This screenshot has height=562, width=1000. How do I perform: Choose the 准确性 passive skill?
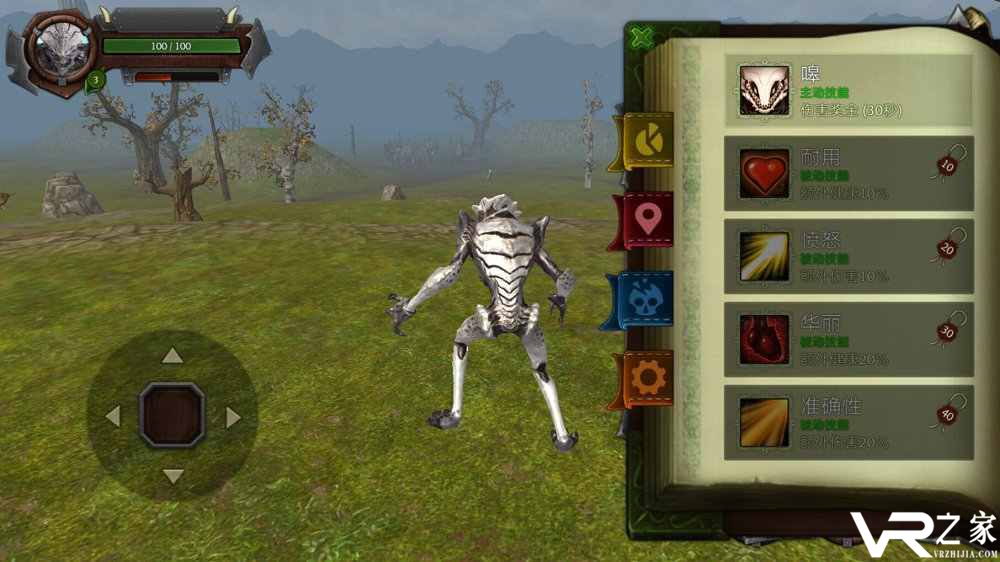click(x=848, y=422)
